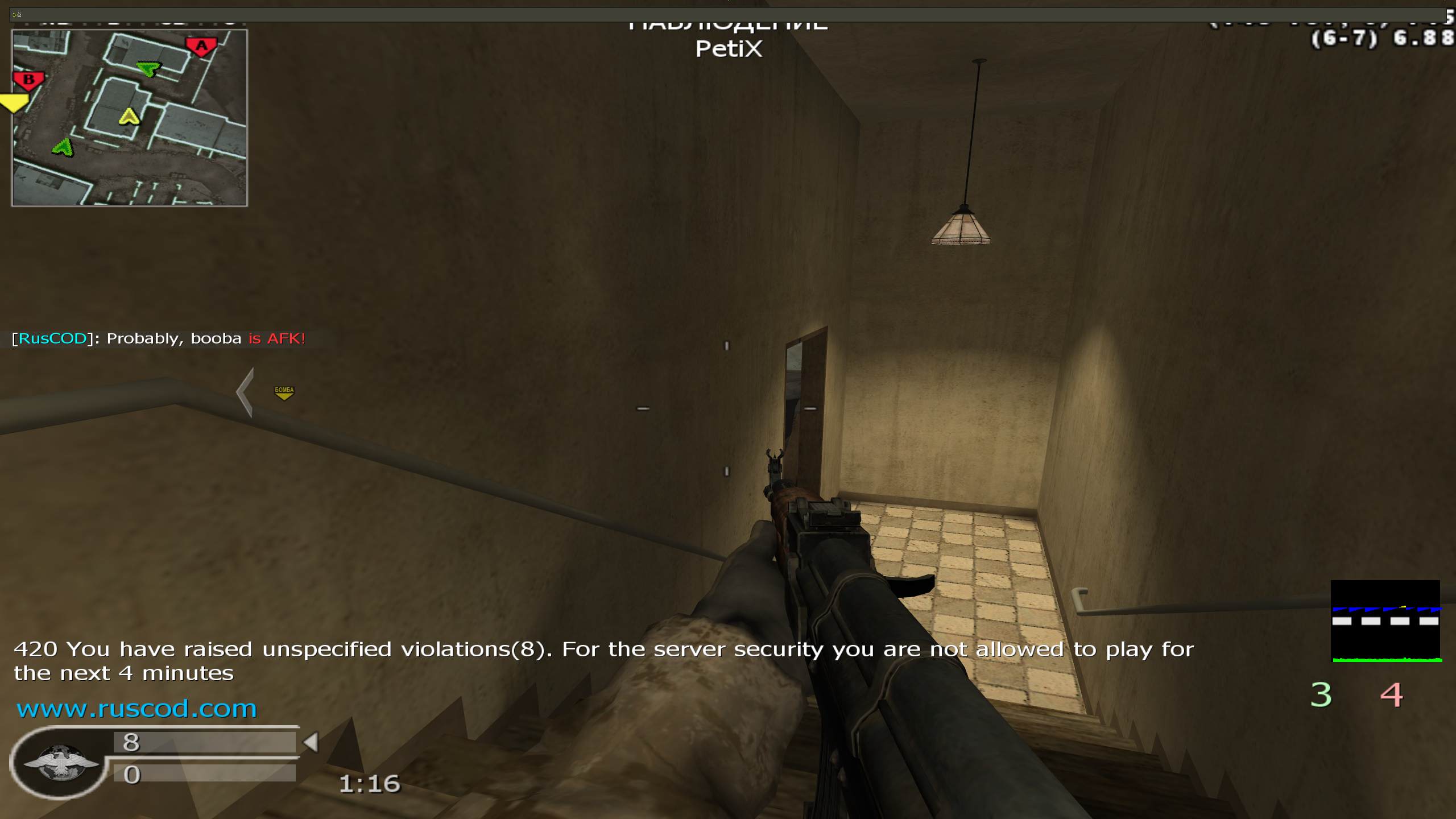Screen dimensions: 1456x819
Task: Select the red A objective marker on the minimap
Action: tap(201, 47)
